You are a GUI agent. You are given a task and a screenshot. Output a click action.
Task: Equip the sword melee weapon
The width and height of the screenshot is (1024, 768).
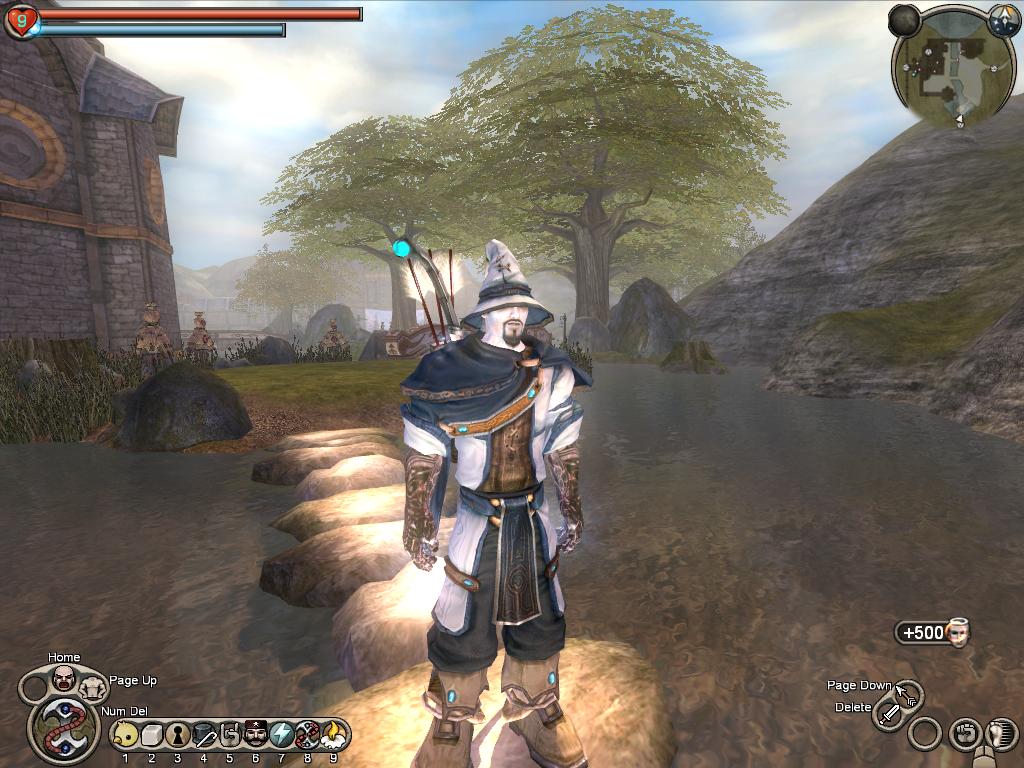[889, 714]
